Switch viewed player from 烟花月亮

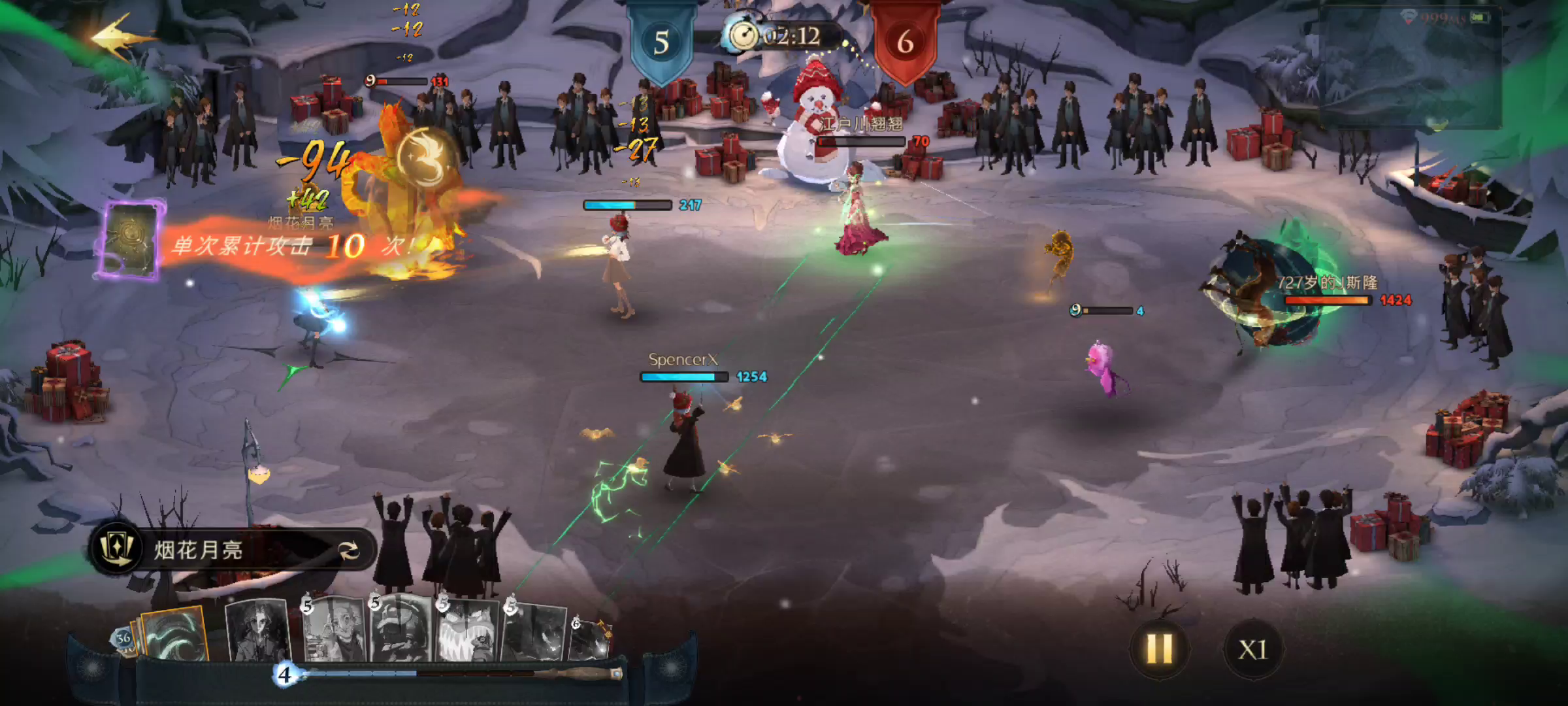349,550
